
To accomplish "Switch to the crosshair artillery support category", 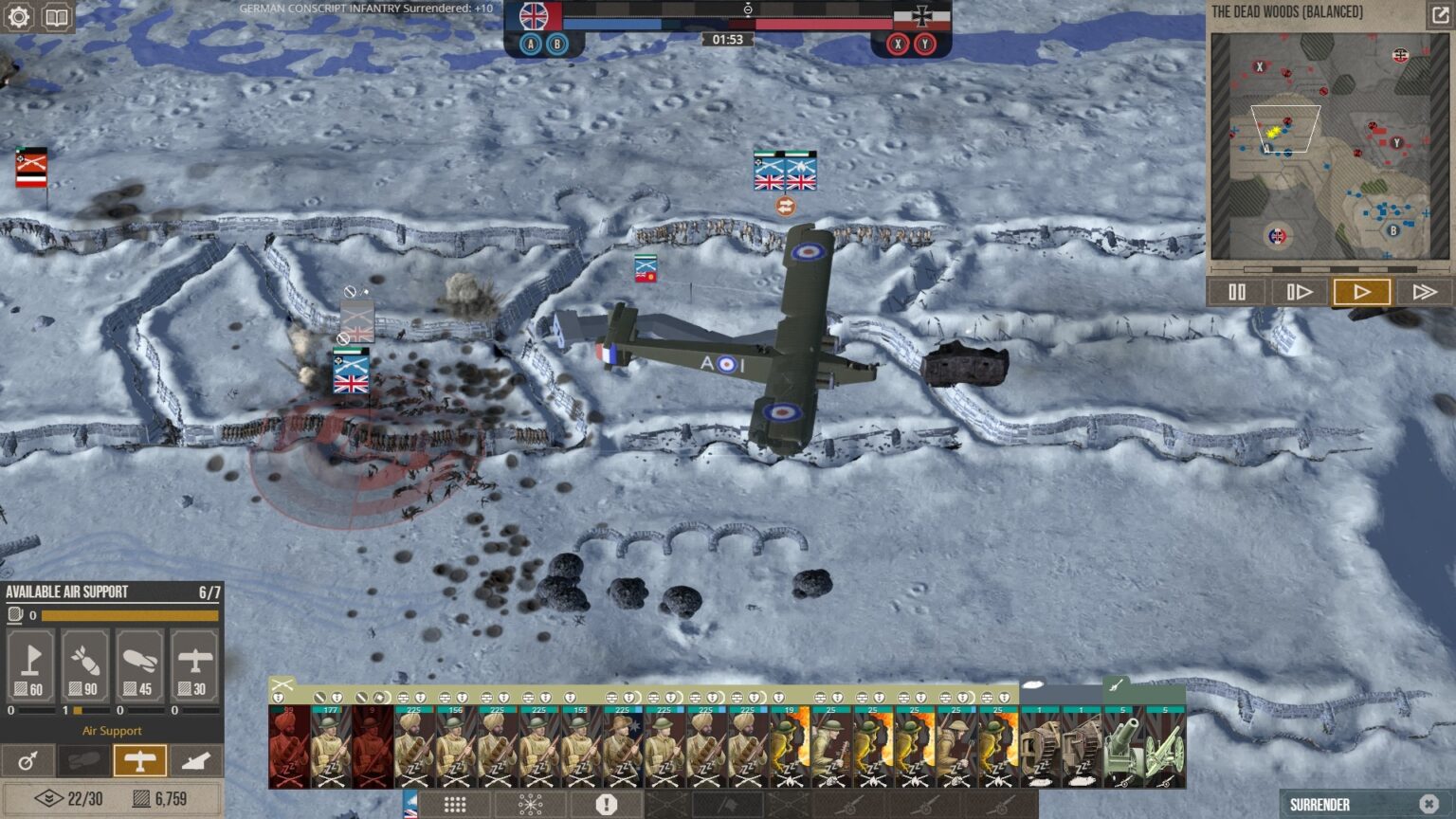I will click(27, 759).
